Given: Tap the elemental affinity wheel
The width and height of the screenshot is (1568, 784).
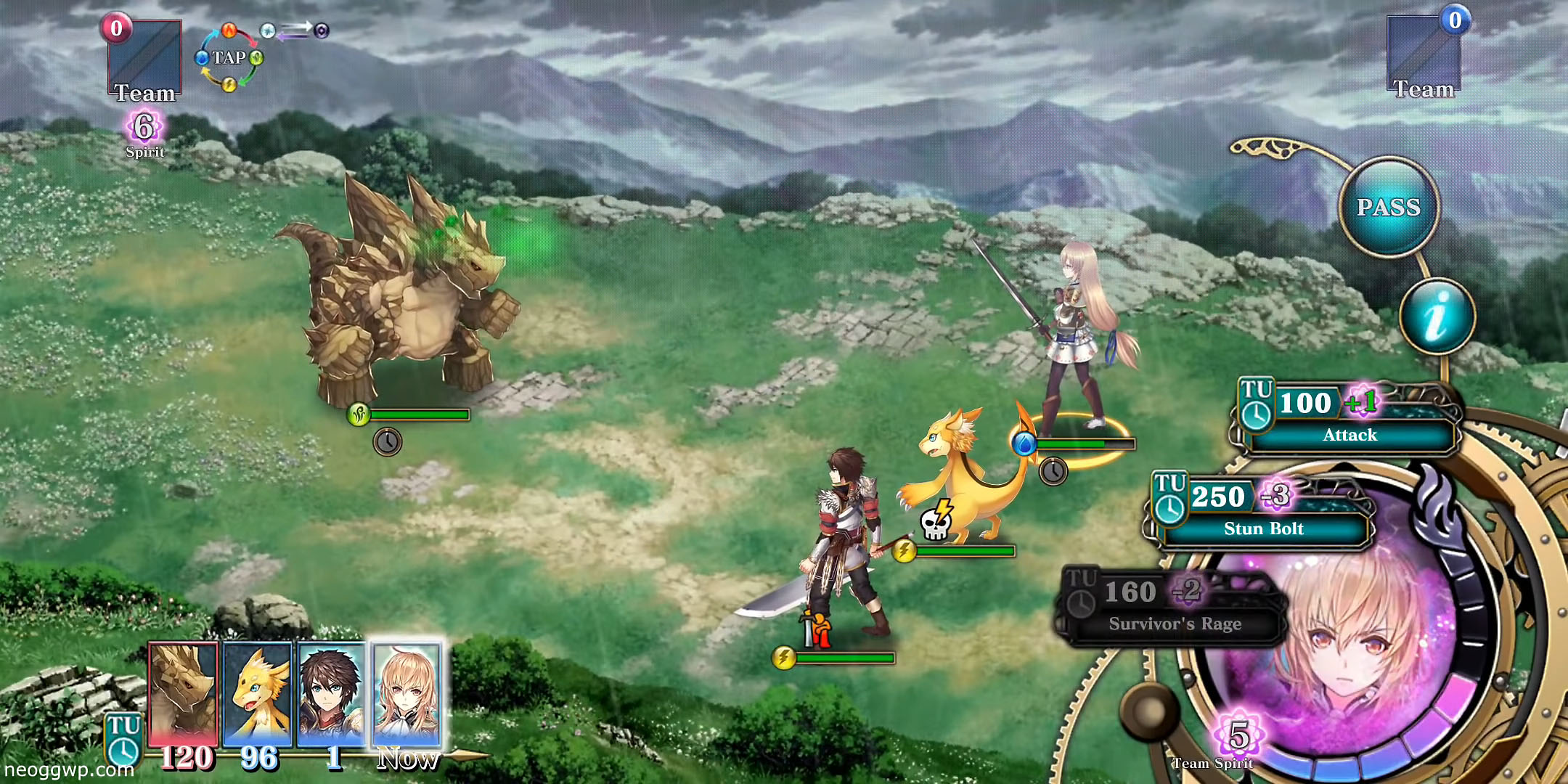Looking at the screenshot, I should [x=229, y=58].
